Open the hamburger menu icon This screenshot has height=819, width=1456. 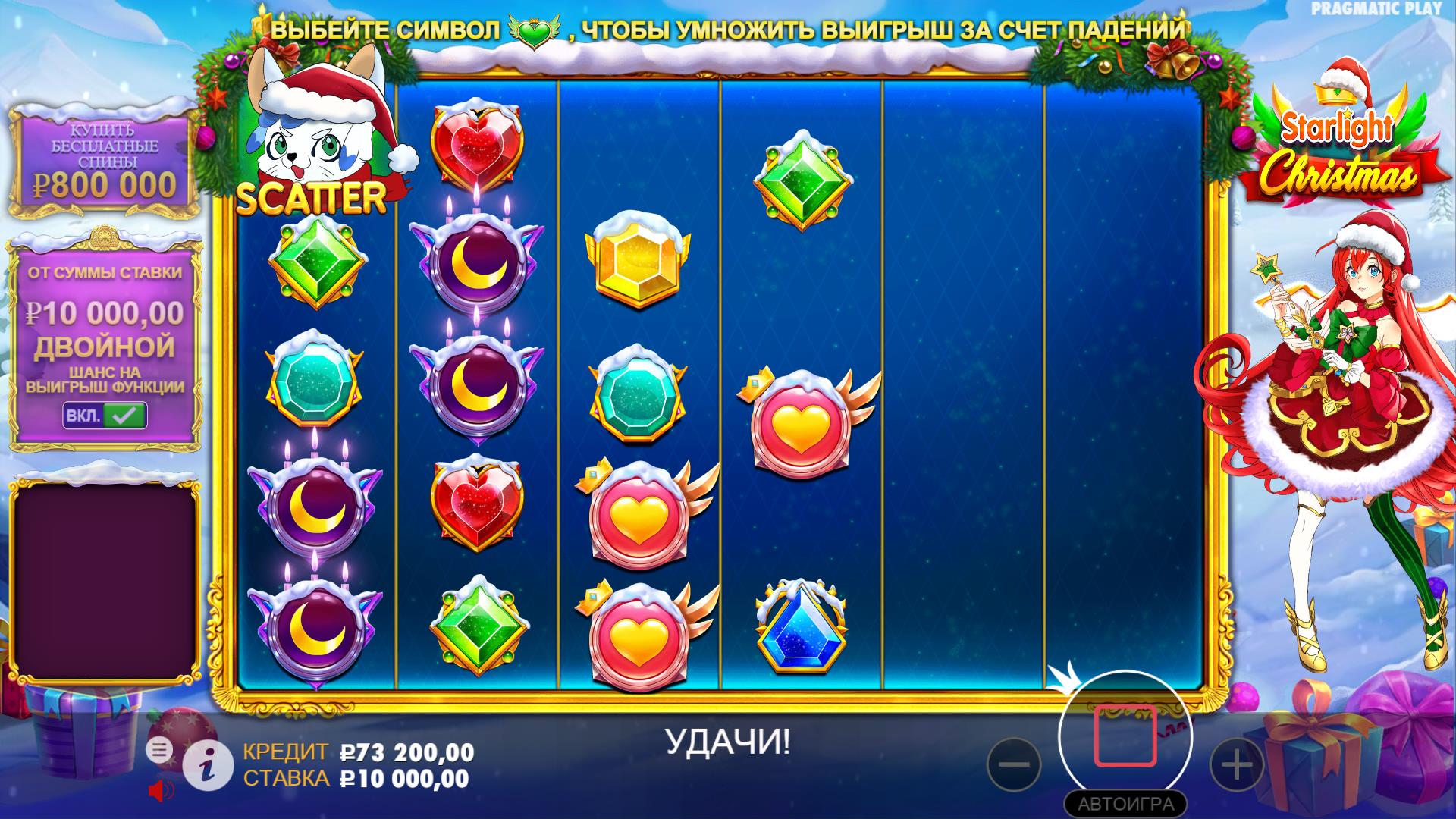159,750
